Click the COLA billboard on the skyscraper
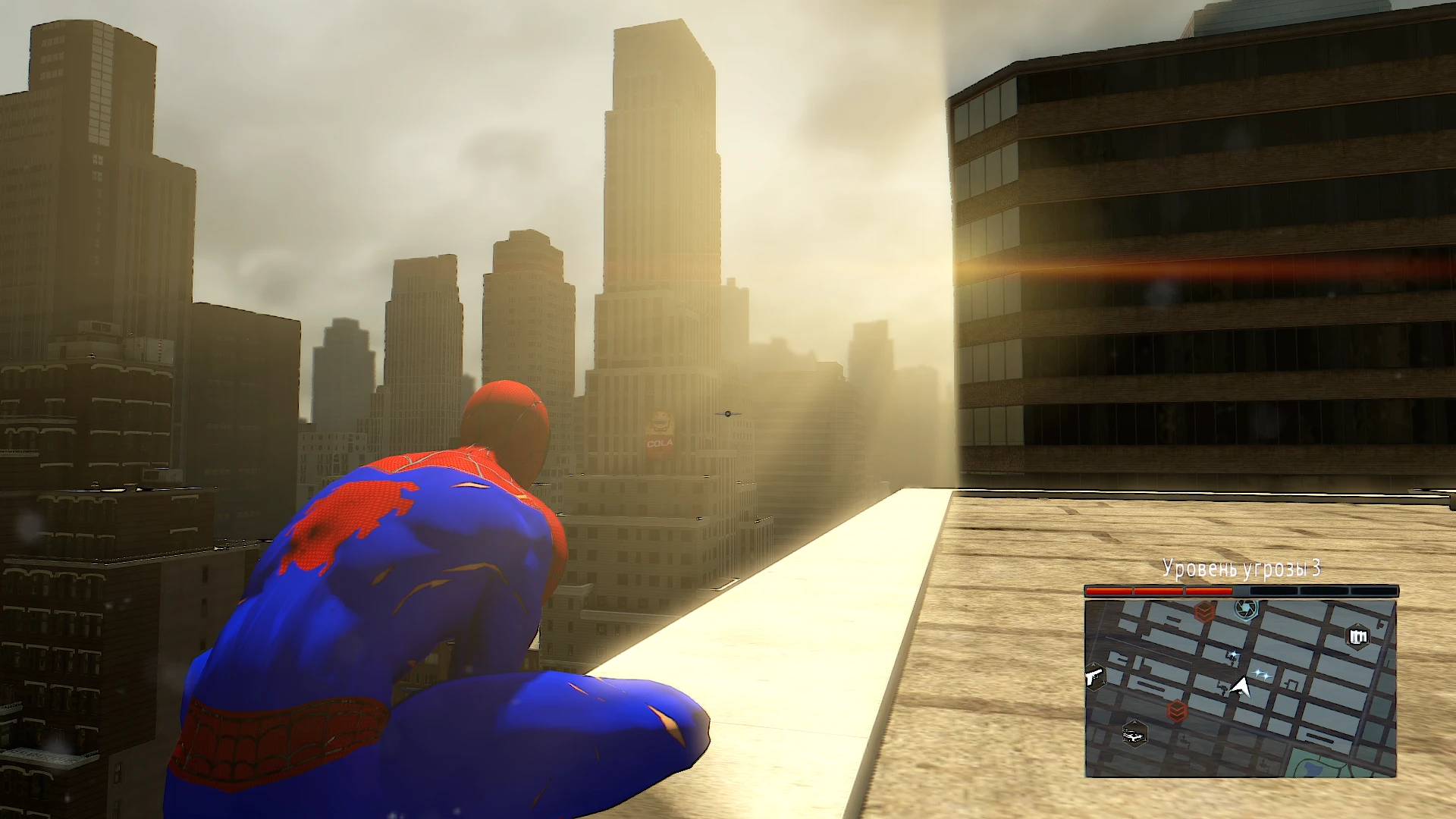The image size is (1456, 819). point(659,431)
